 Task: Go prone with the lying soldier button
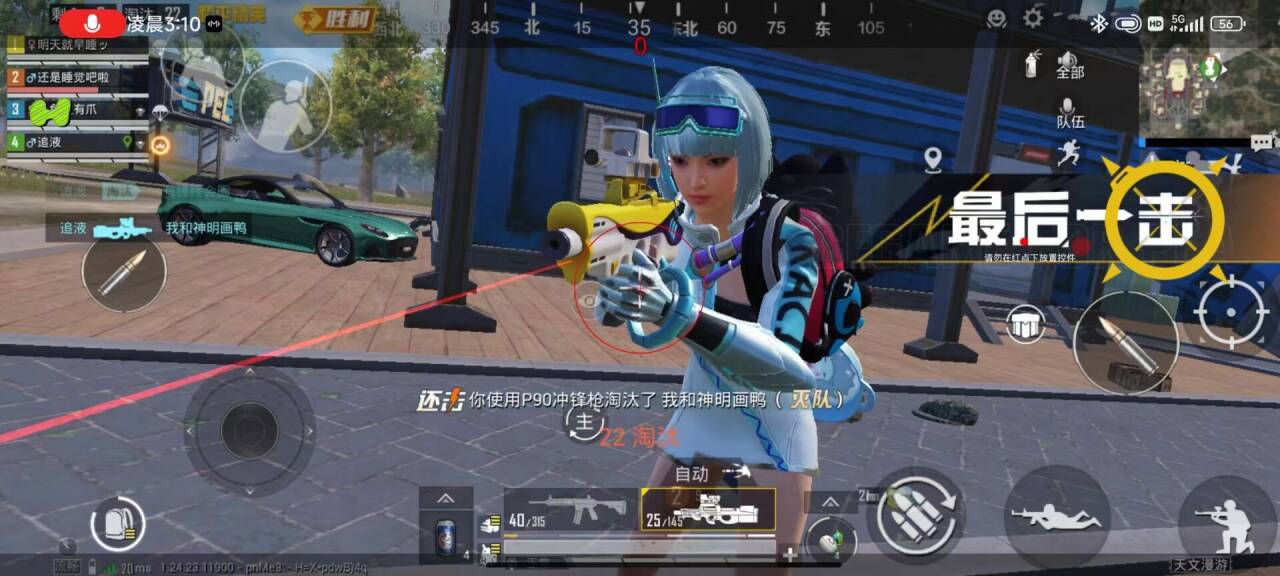pos(1056,517)
